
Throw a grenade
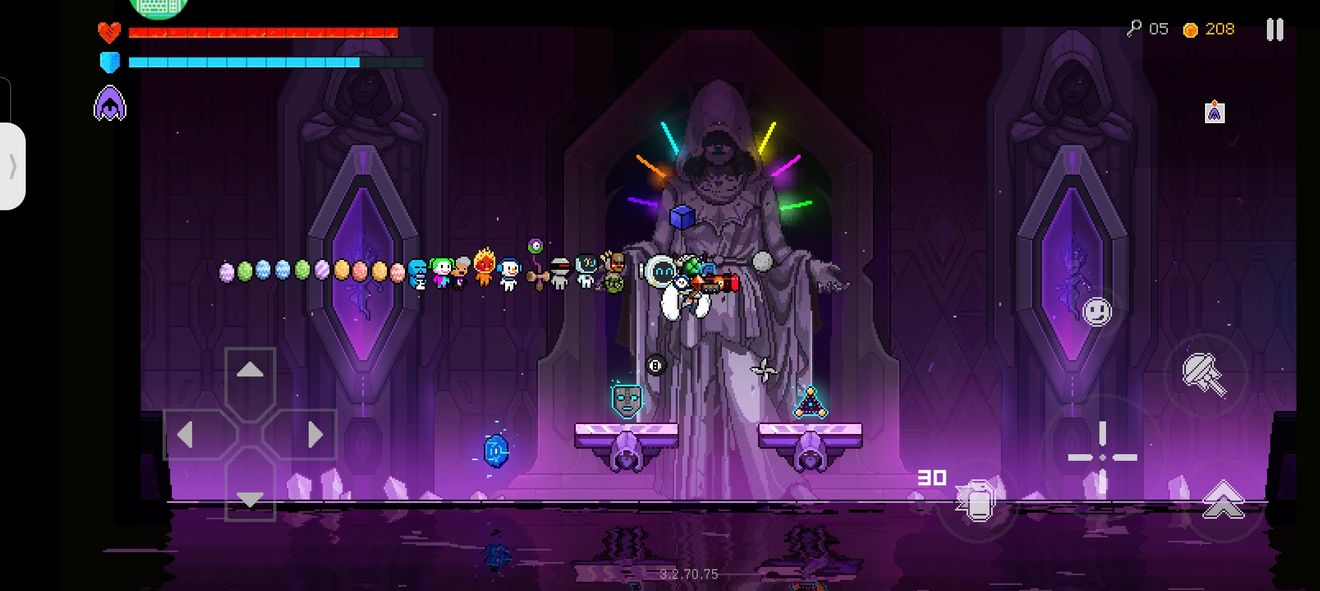click(x=976, y=502)
